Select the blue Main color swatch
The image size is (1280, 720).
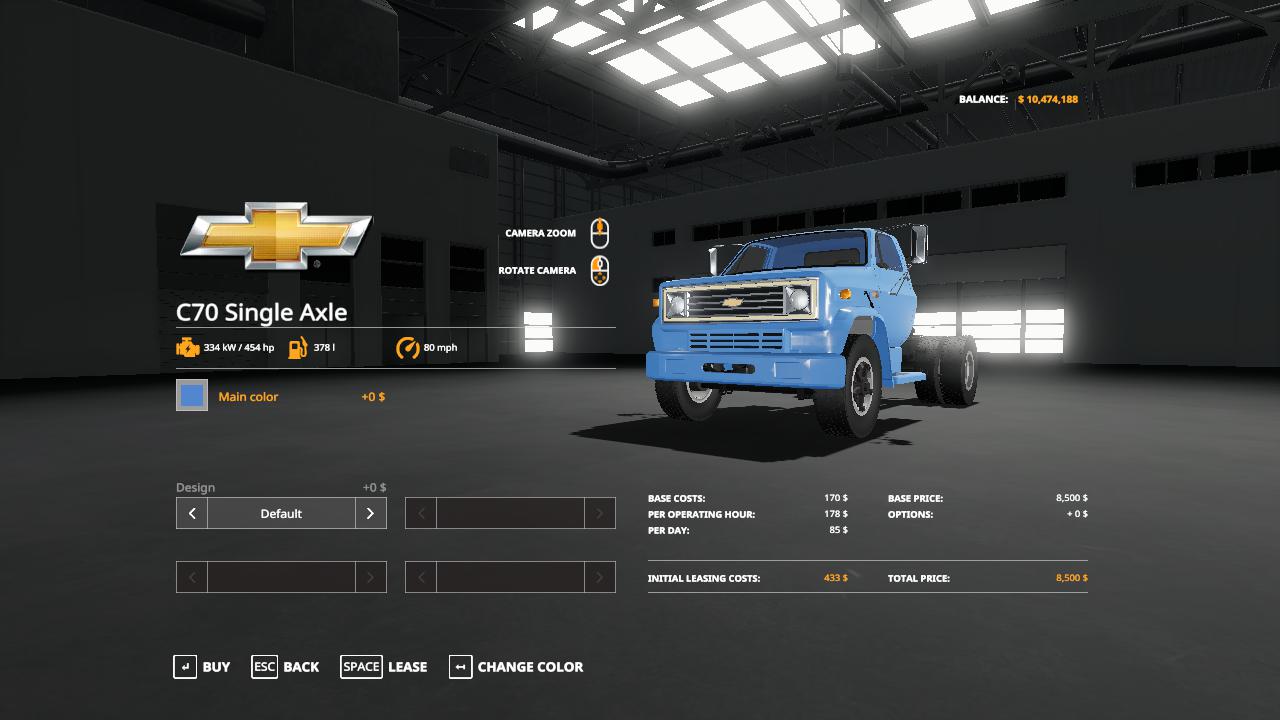192,396
